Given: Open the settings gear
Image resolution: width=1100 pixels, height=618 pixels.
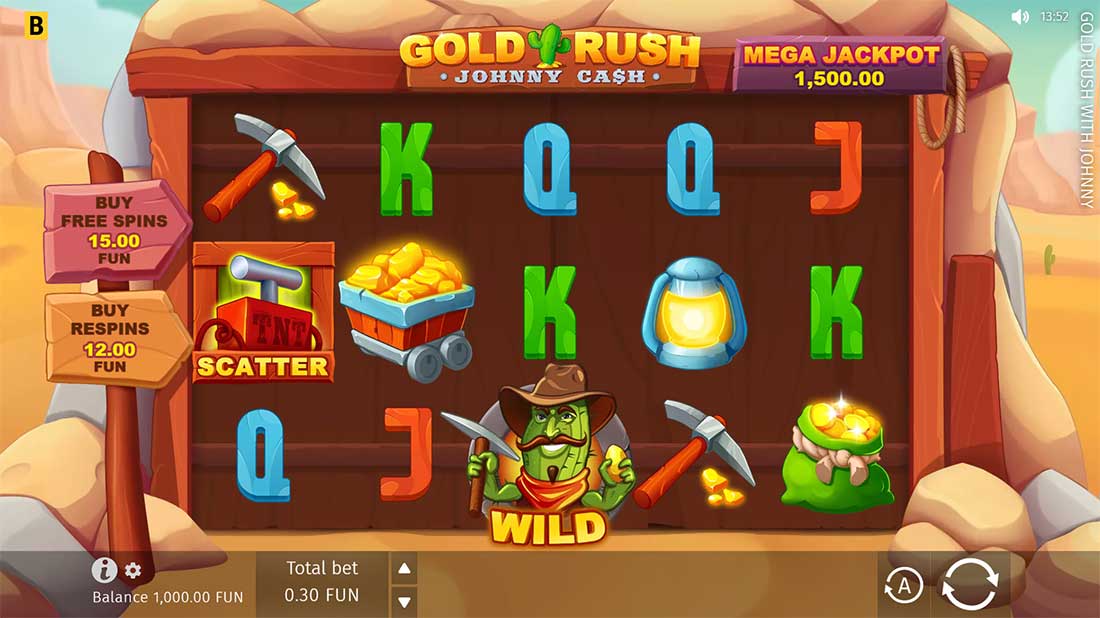Looking at the screenshot, I should tap(133, 571).
